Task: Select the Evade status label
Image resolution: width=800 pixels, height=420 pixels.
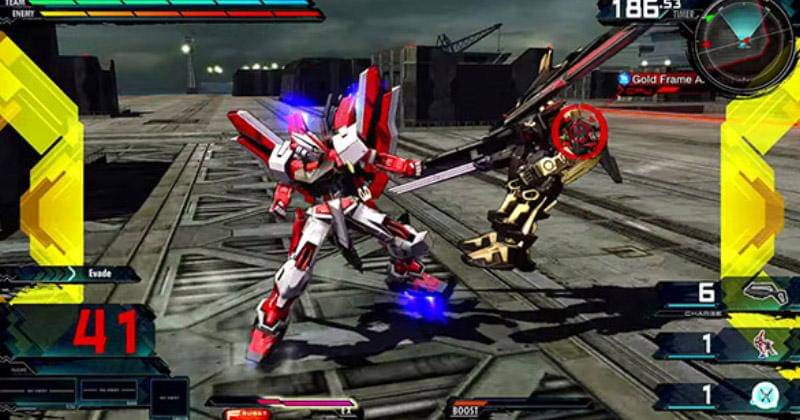Action: click(x=98, y=273)
